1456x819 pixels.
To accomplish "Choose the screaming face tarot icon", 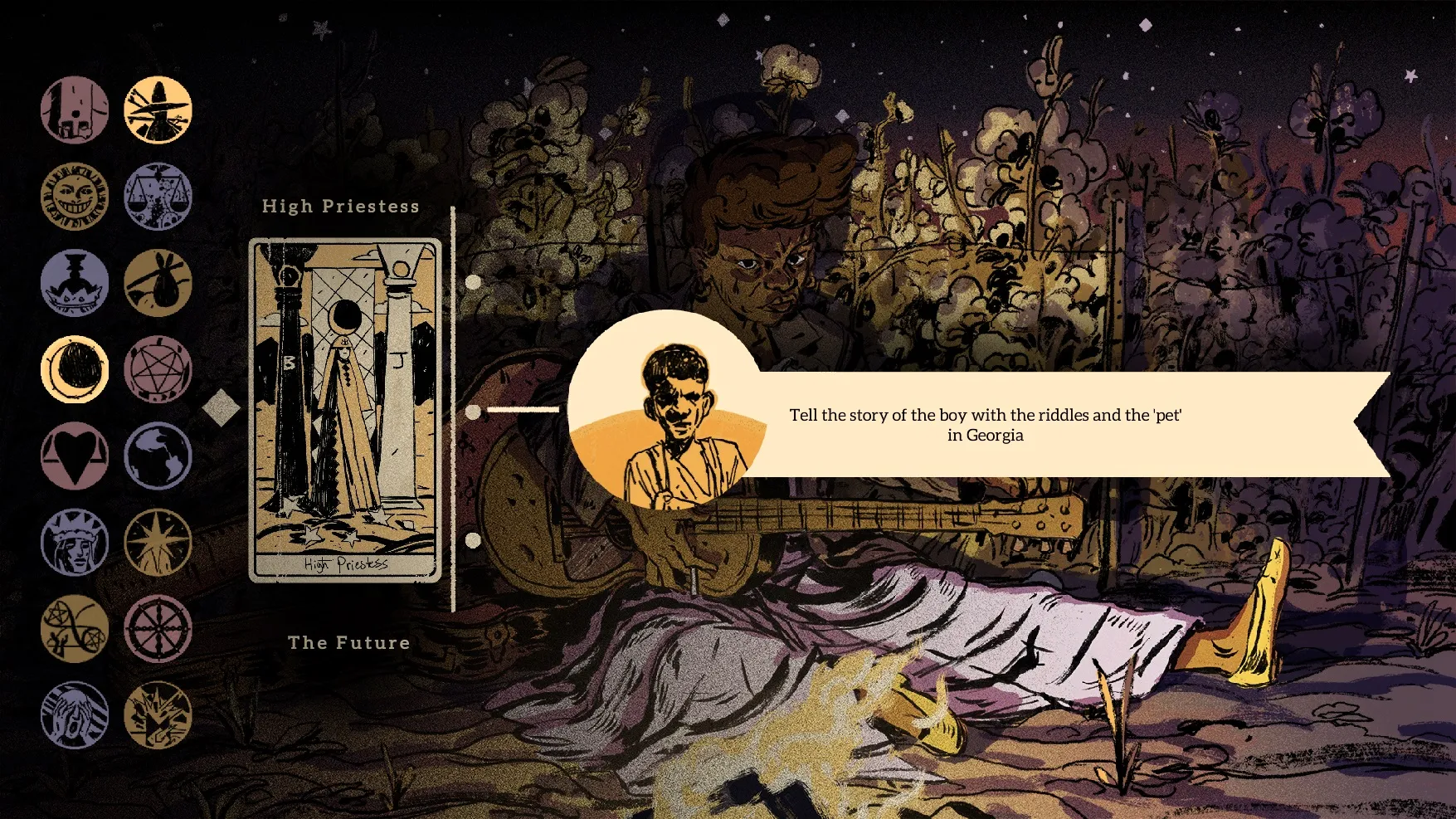I will [x=75, y=715].
